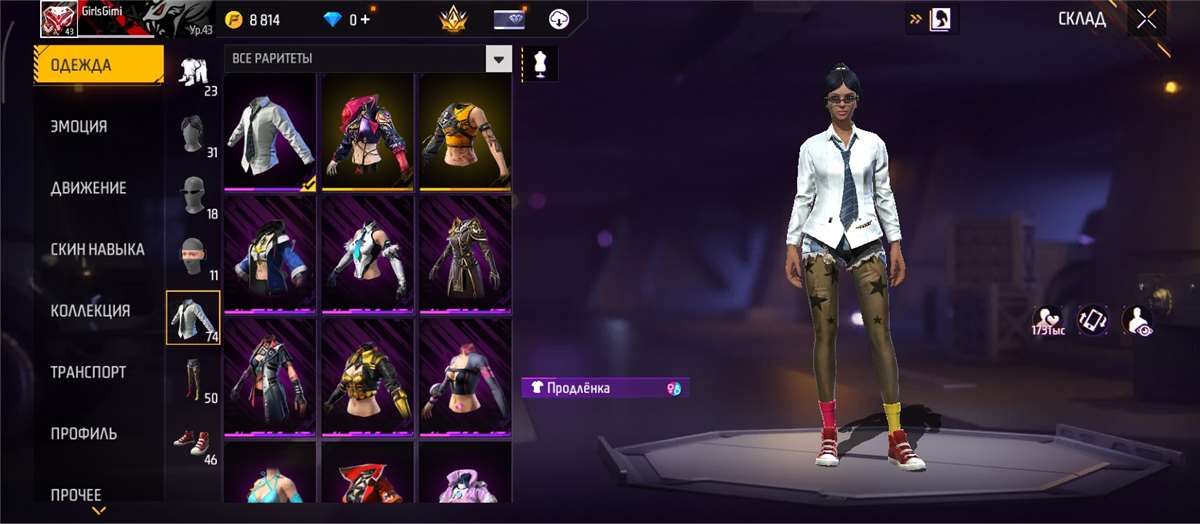Switch to the Профиль section
1200x524 pixels.
(84, 434)
